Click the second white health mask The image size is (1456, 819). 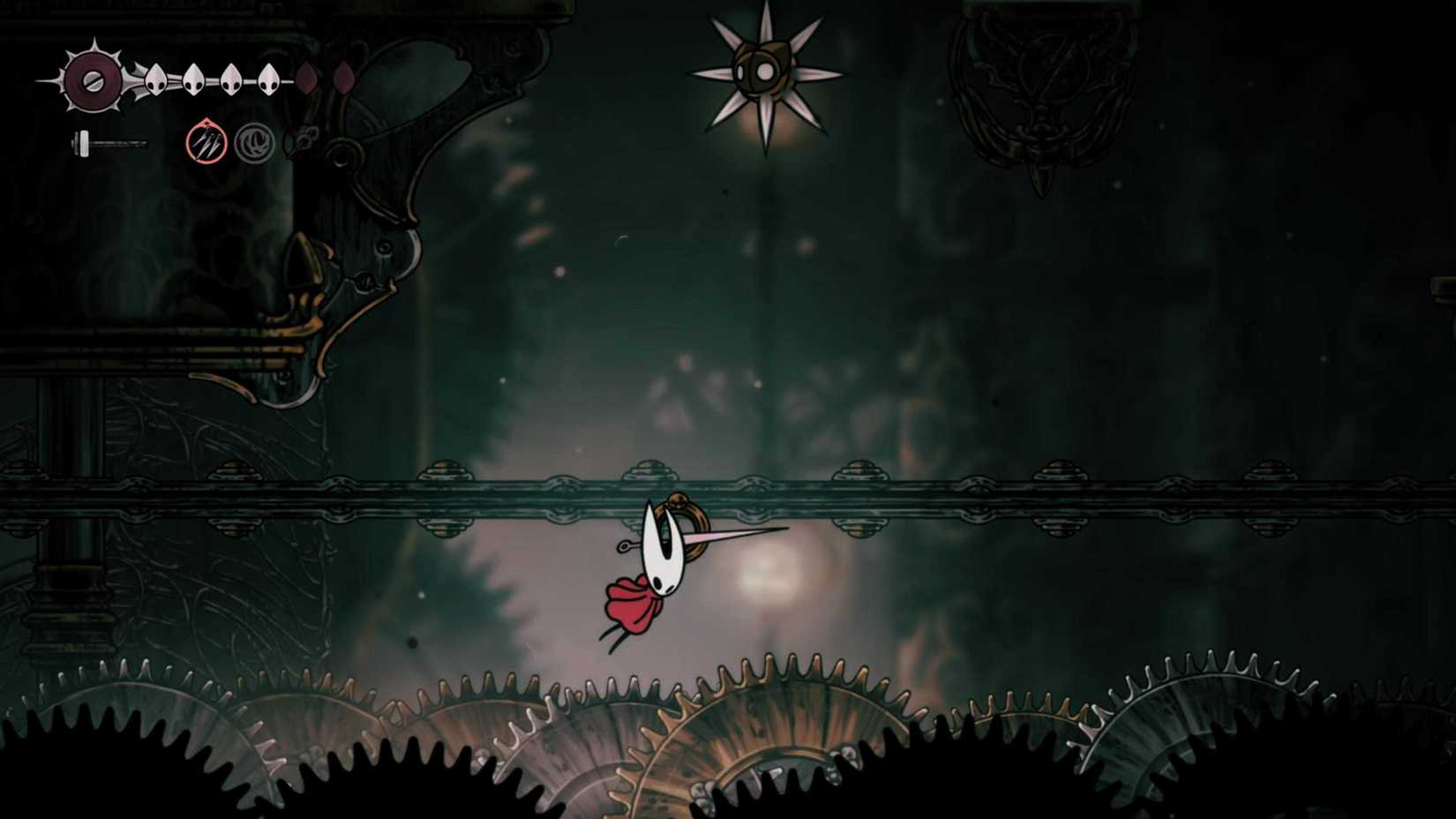194,80
